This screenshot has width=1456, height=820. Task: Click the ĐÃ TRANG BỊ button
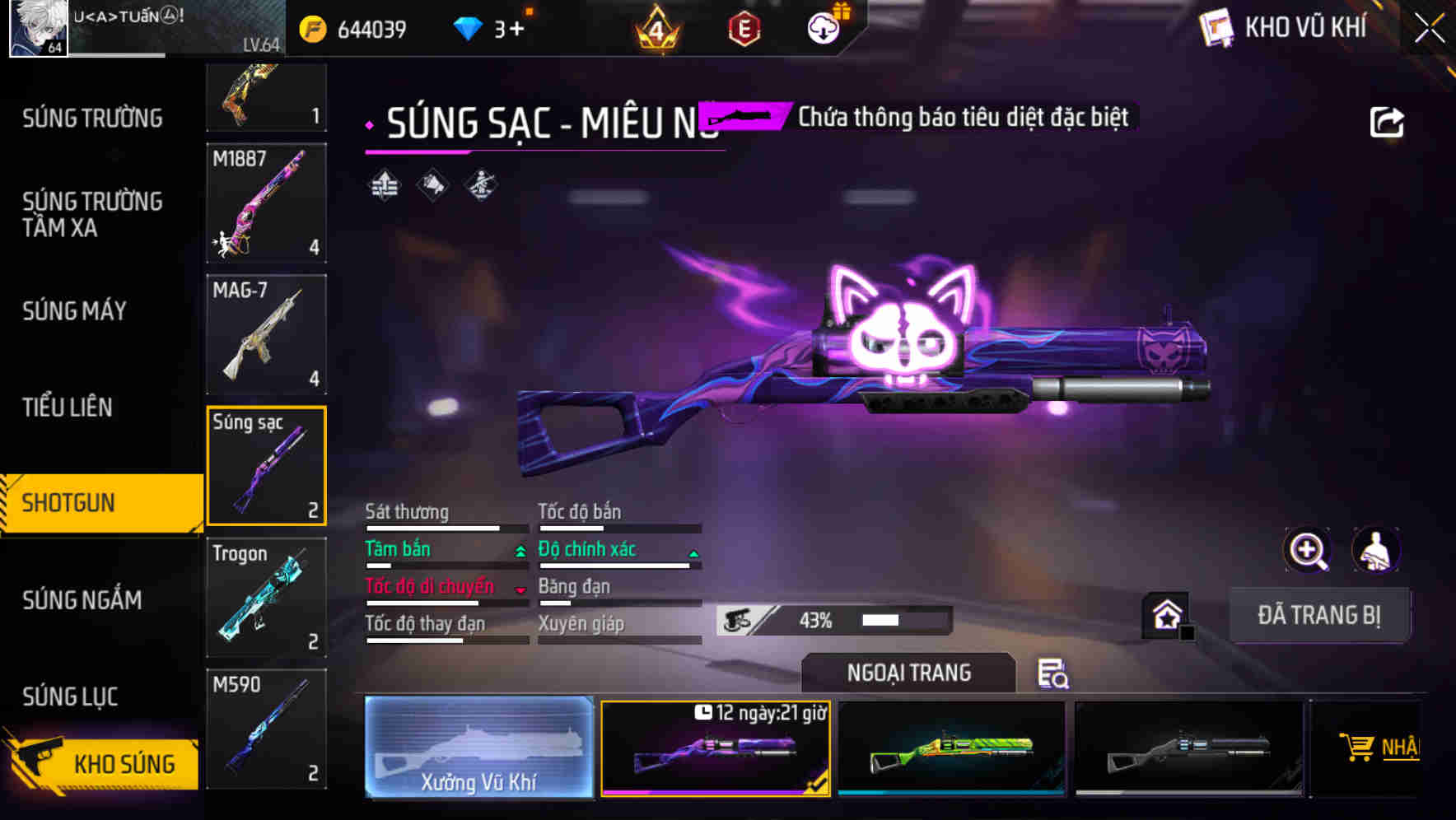[1320, 614]
